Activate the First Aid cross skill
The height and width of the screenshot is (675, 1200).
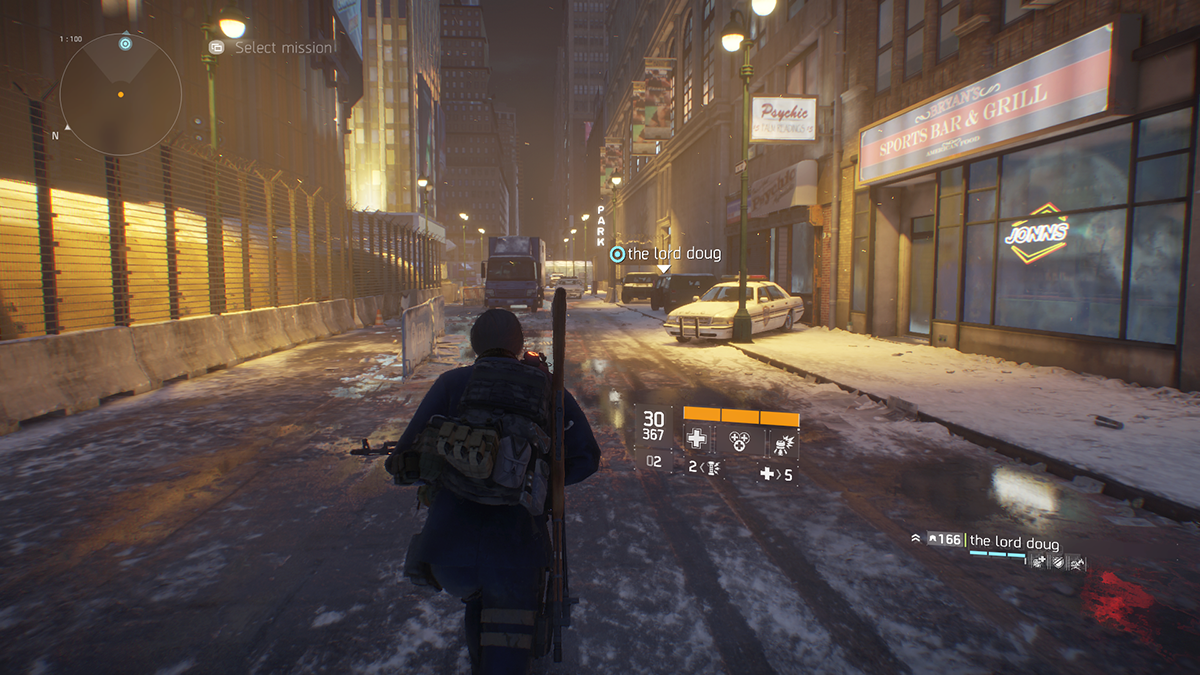(696, 439)
